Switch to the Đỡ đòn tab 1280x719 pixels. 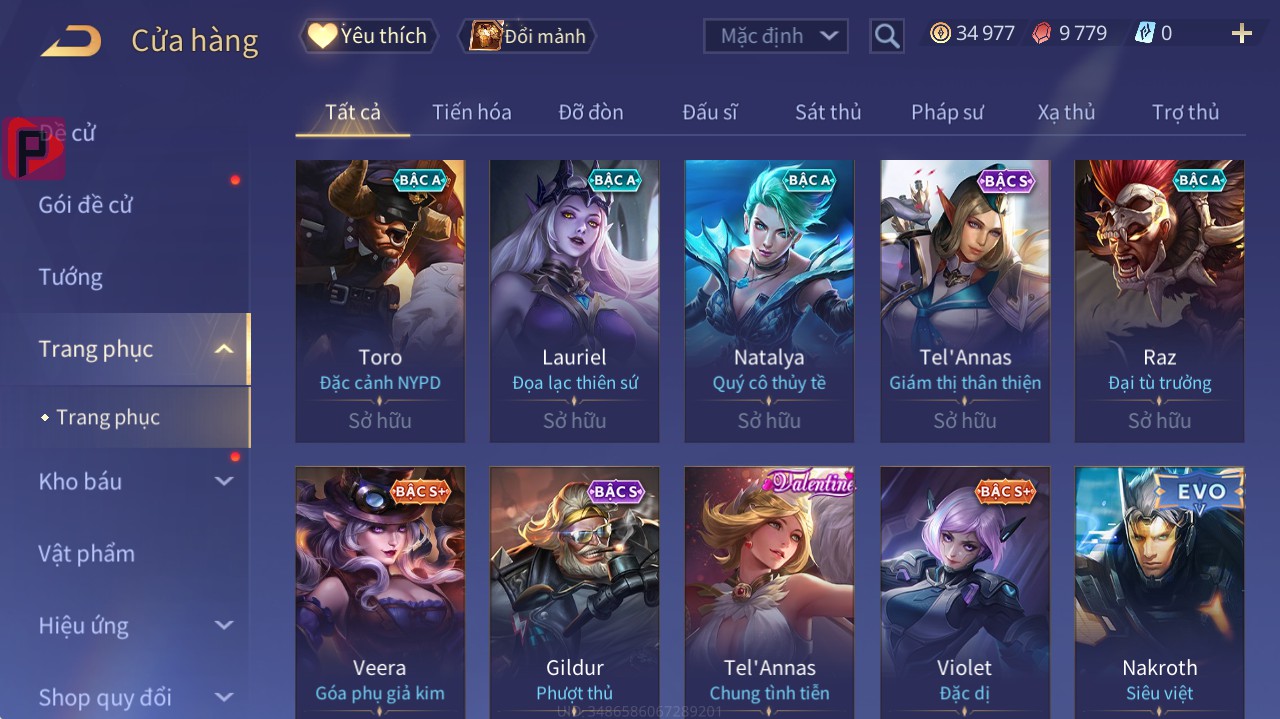pyautogui.click(x=590, y=112)
